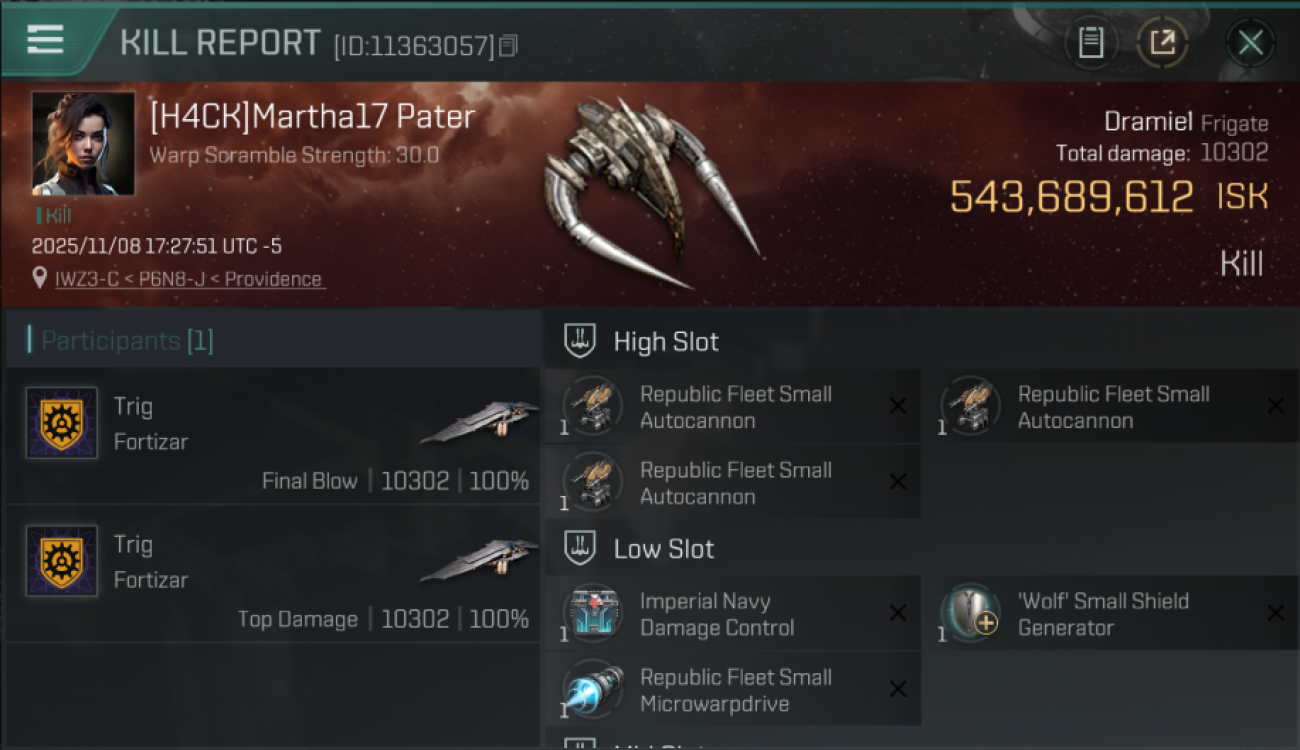Copy the kill report via clipboard icon
This screenshot has width=1300, height=750.
pos(1091,42)
